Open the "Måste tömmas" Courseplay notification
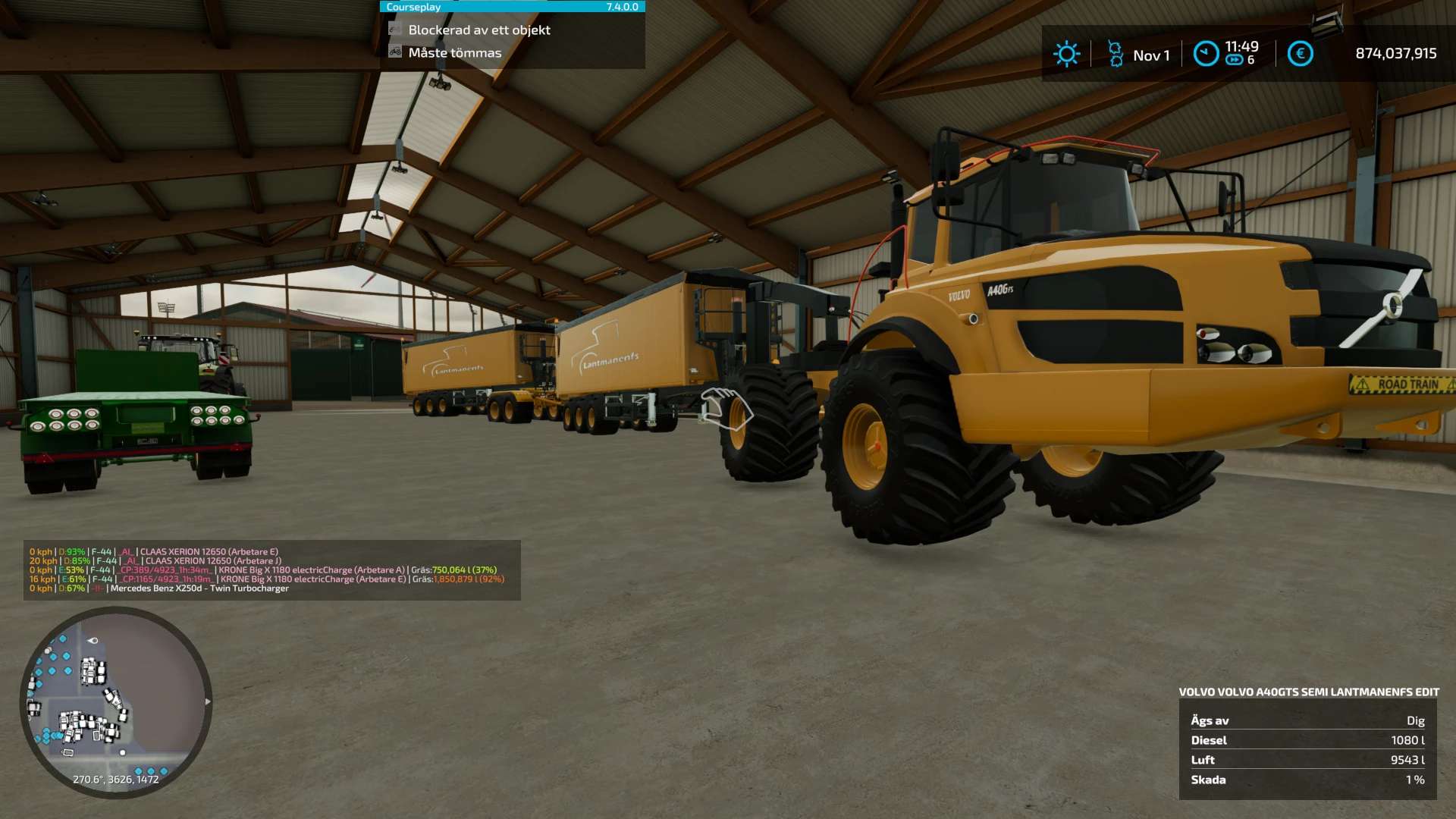The height and width of the screenshot is (819, 1456). click(x=454, y=53)
